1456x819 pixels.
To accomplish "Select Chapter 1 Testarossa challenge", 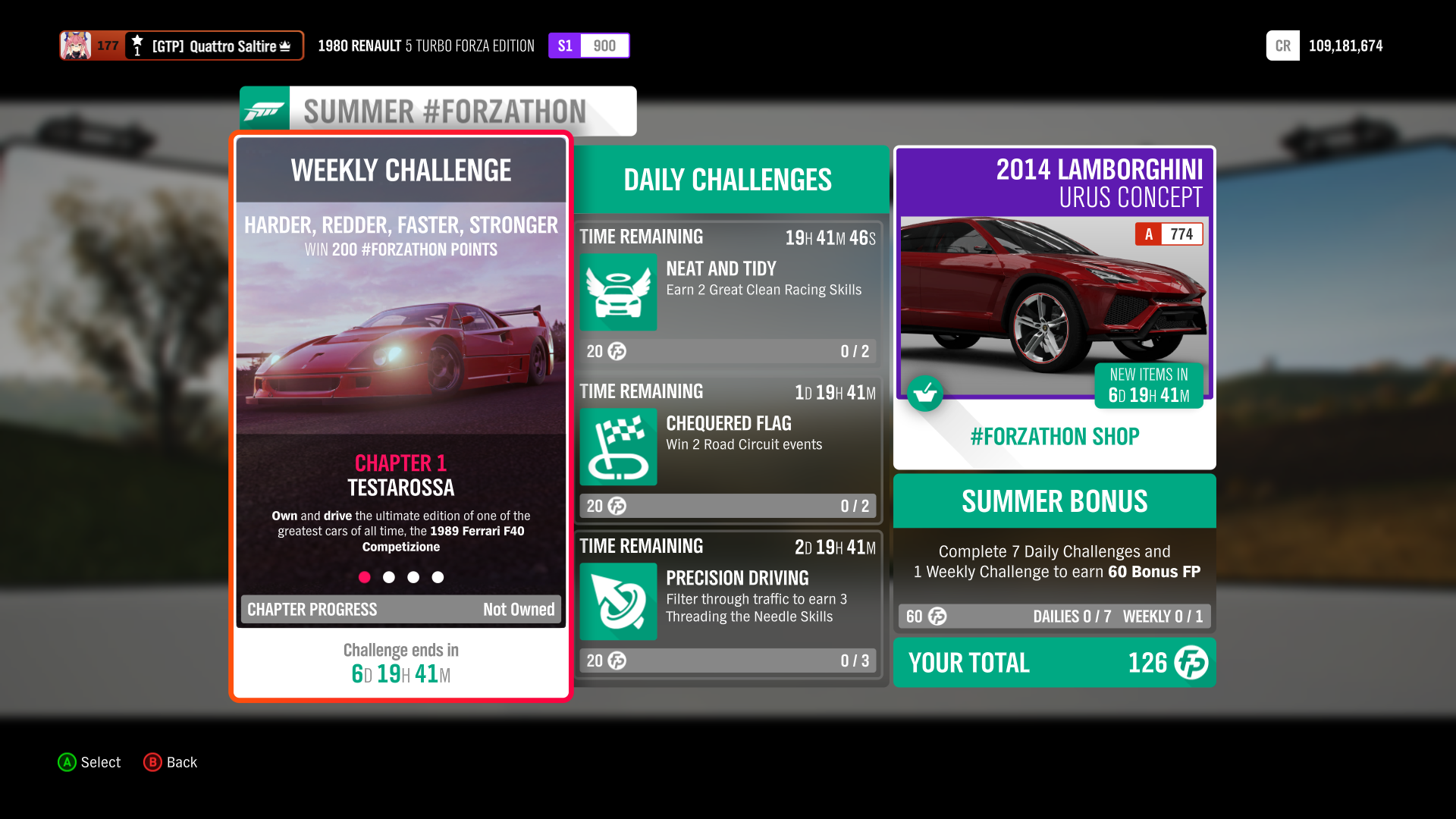I will click(400, 474).
